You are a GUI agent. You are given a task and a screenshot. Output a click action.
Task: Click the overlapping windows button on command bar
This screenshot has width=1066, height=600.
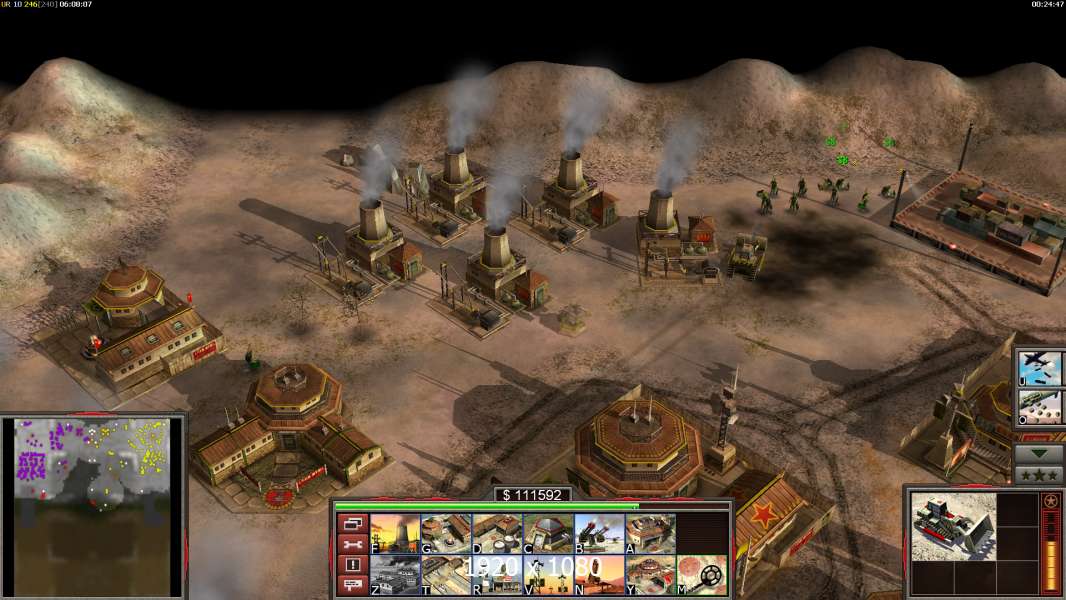pyautogui.click(x=352, y=523)
